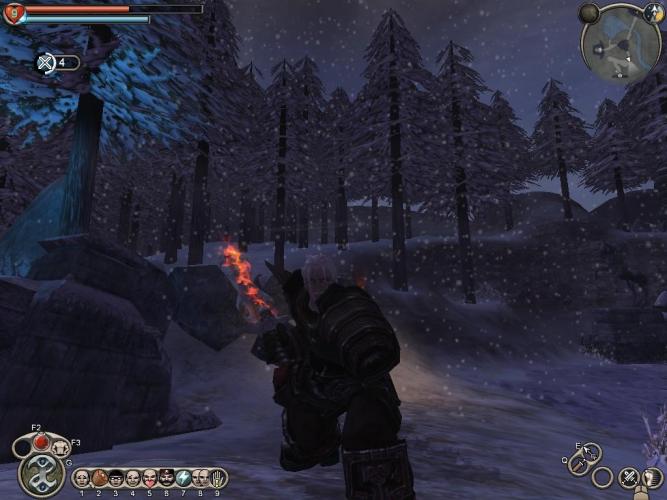Choose the two-faces expression icon
Viewport: 667px width, 500px height.
click(x=201, y=478)
